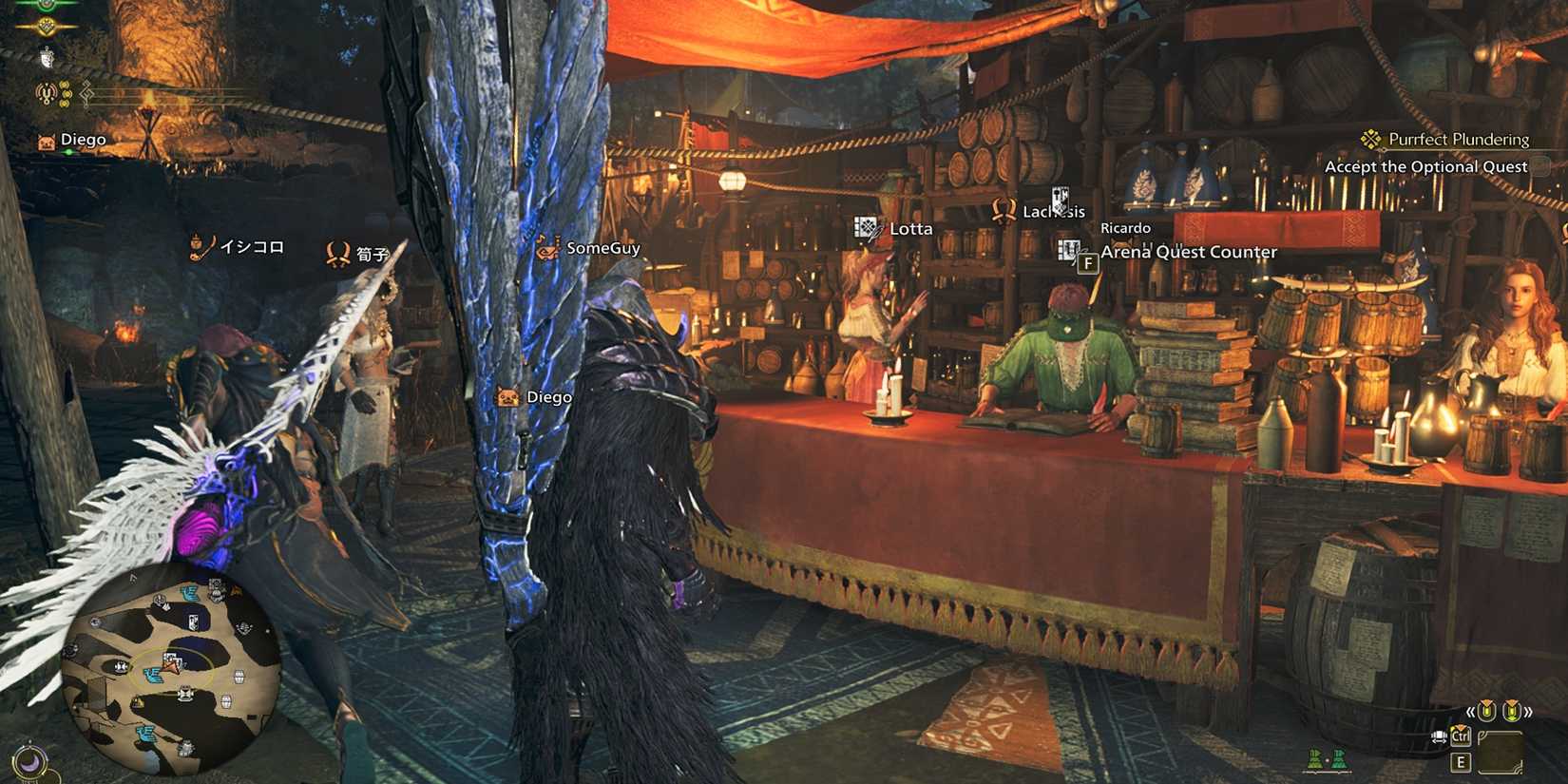Select the smithy icon beside Lotta's name
Image resolution: width=1568 pixels, height=784 pixels.
click(866, 227)
